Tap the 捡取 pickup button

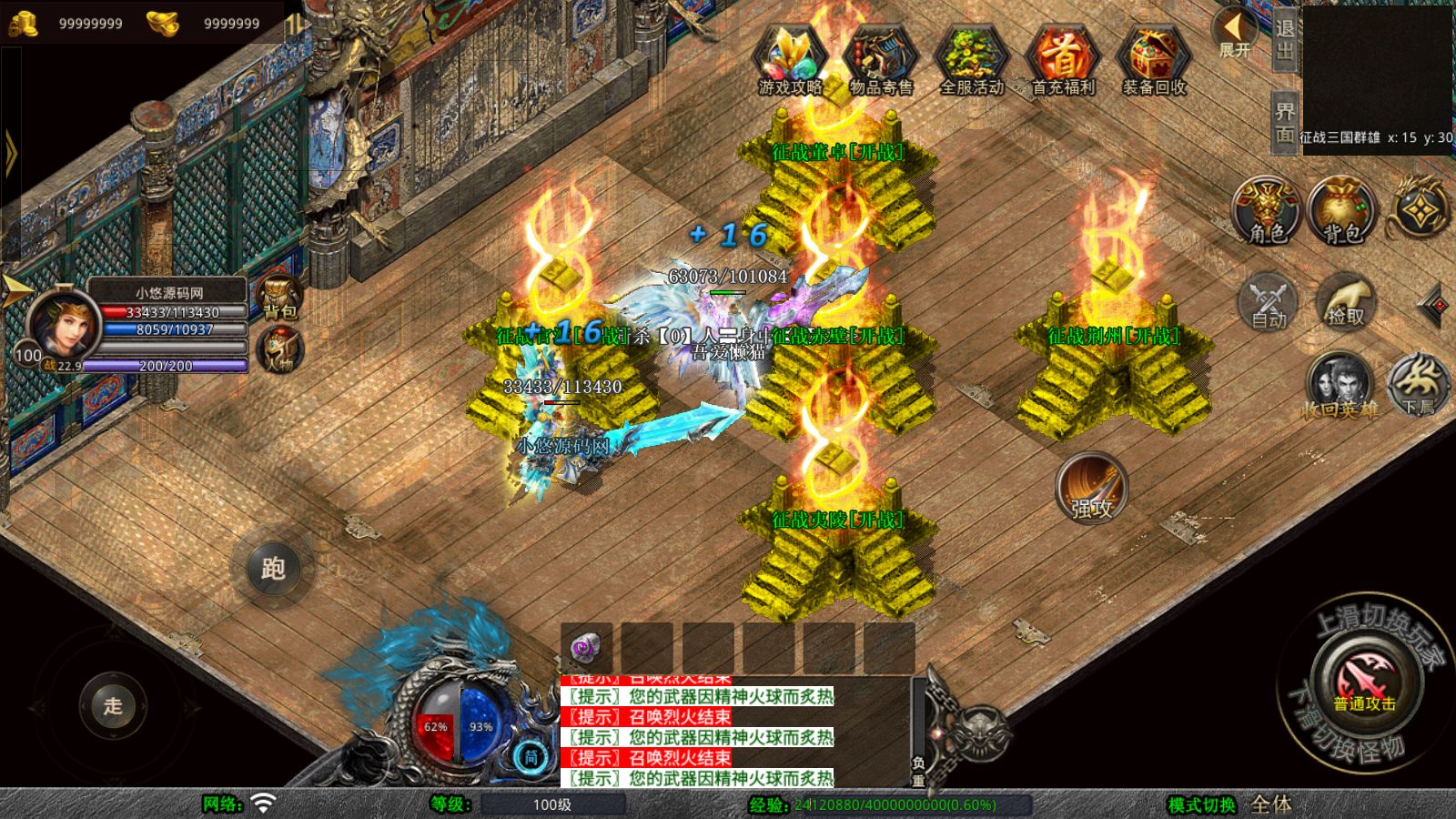point(1345,301)
